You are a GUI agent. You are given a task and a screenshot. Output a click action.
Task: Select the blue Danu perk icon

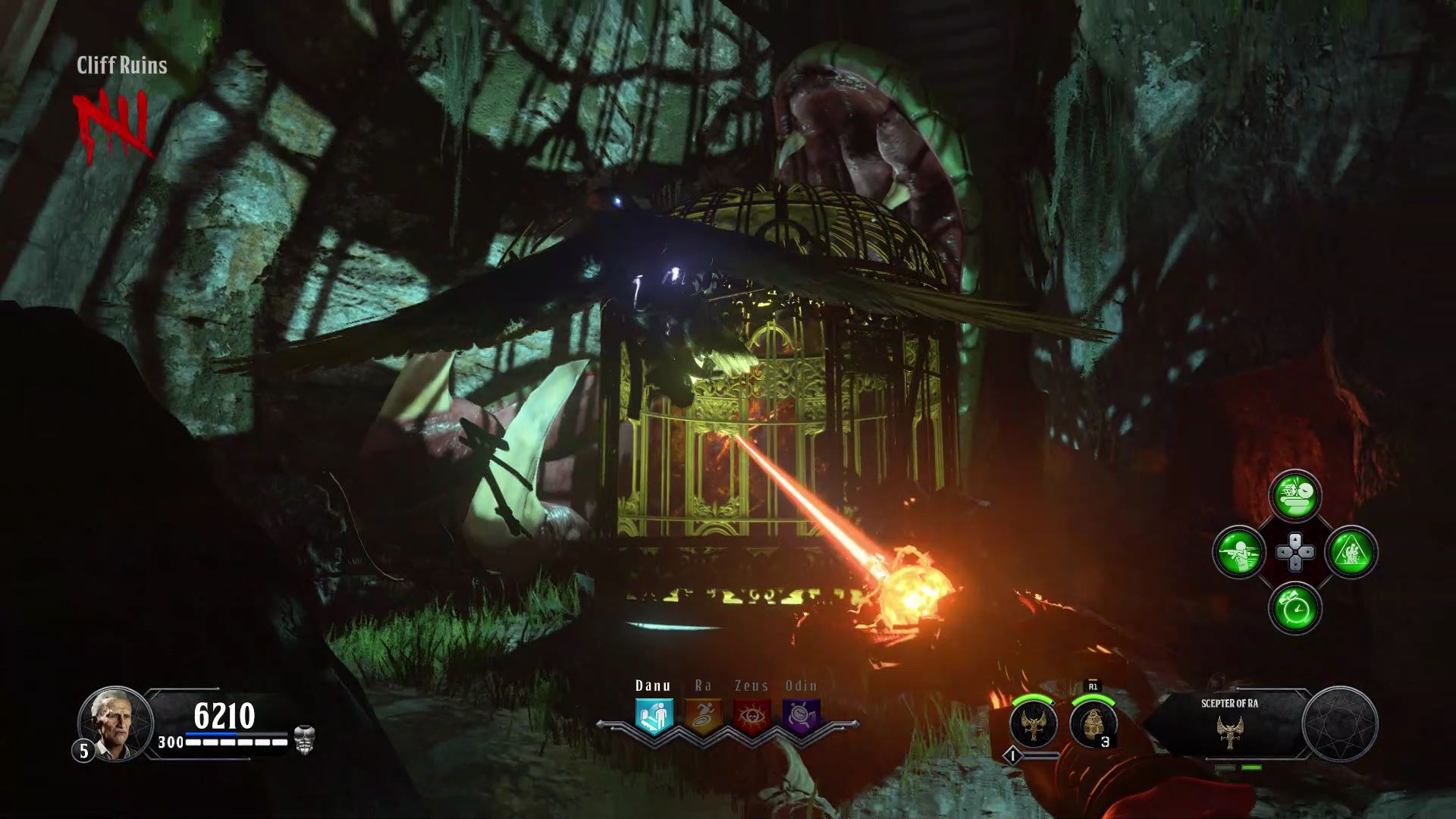point(653,716)
